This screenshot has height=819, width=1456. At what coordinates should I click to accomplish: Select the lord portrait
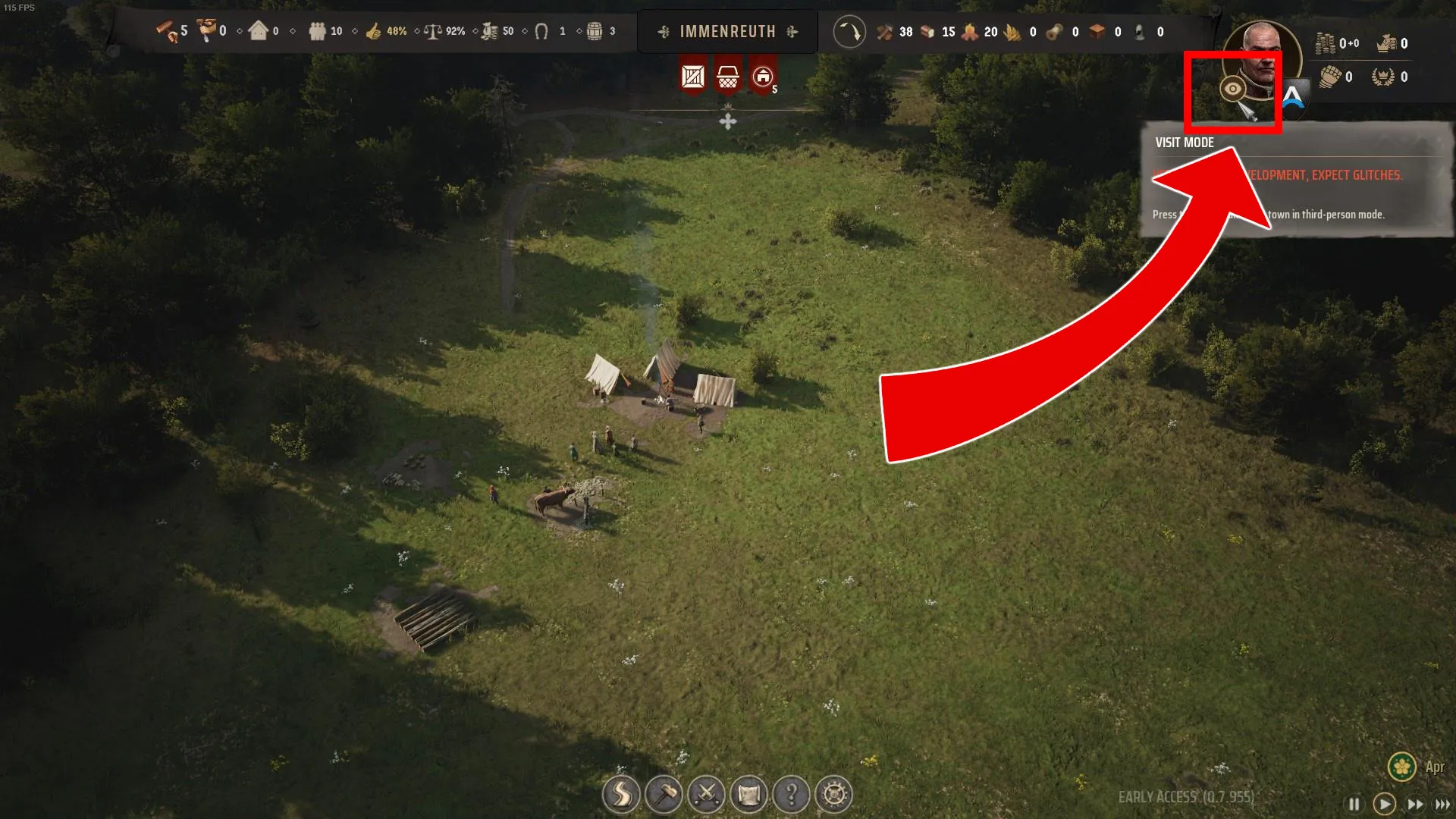pos(1262,59)
